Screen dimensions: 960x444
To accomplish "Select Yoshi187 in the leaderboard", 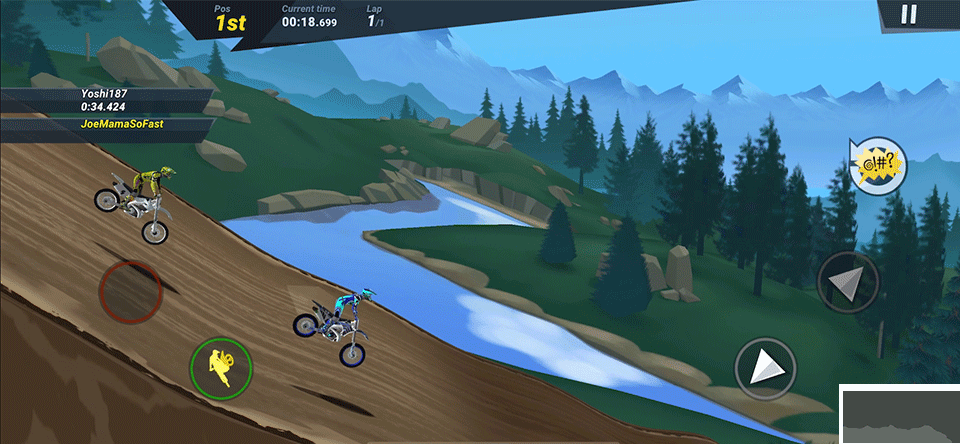I will click(x=106, y=100).
